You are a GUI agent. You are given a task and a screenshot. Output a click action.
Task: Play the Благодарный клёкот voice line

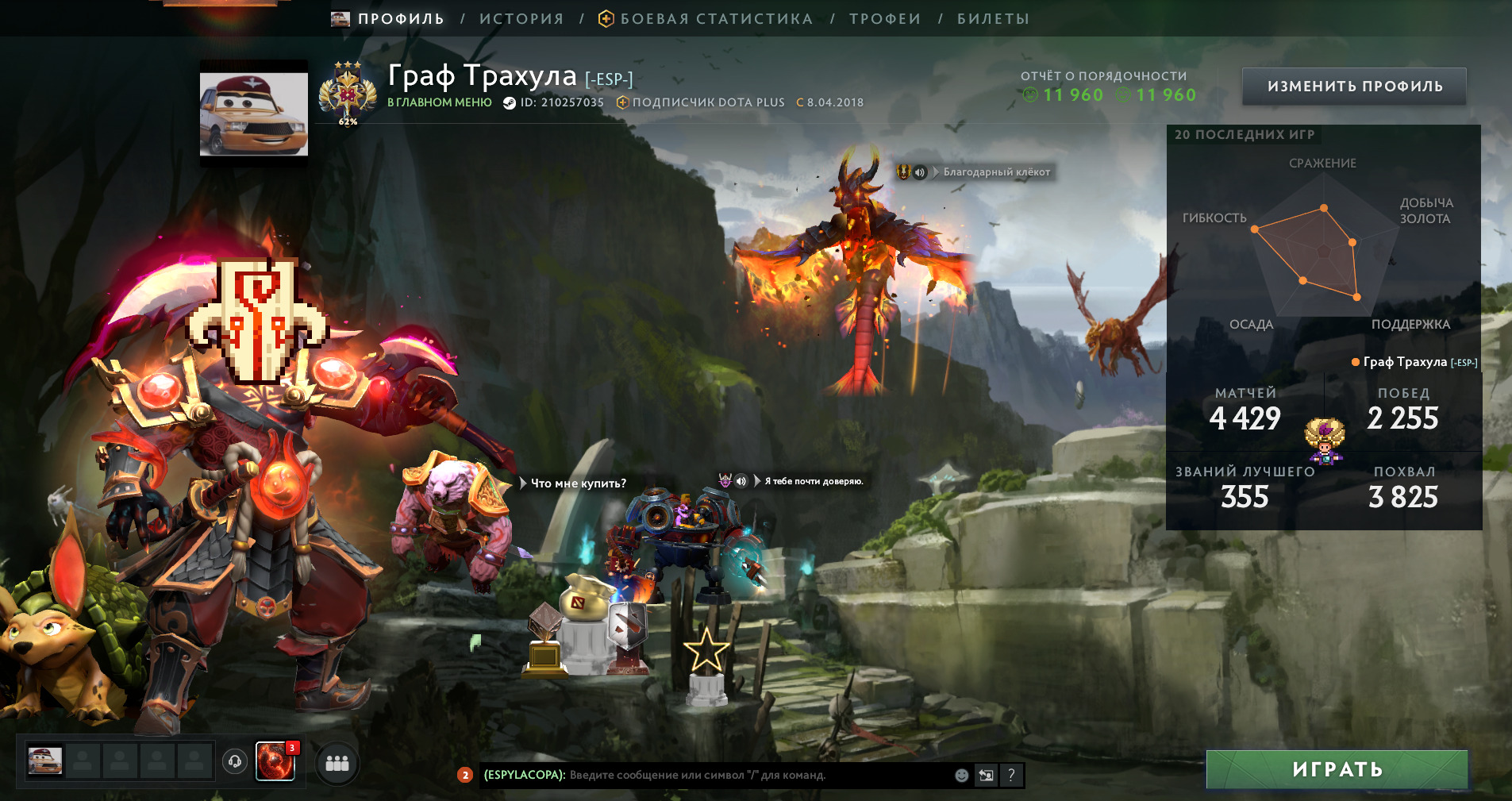pos(920,172)
